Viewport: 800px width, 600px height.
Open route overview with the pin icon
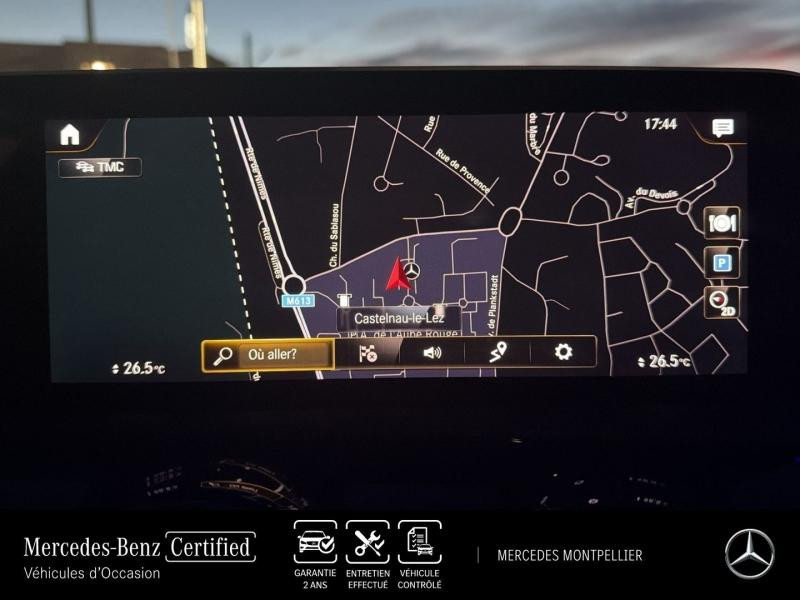[x=498, y=351]
